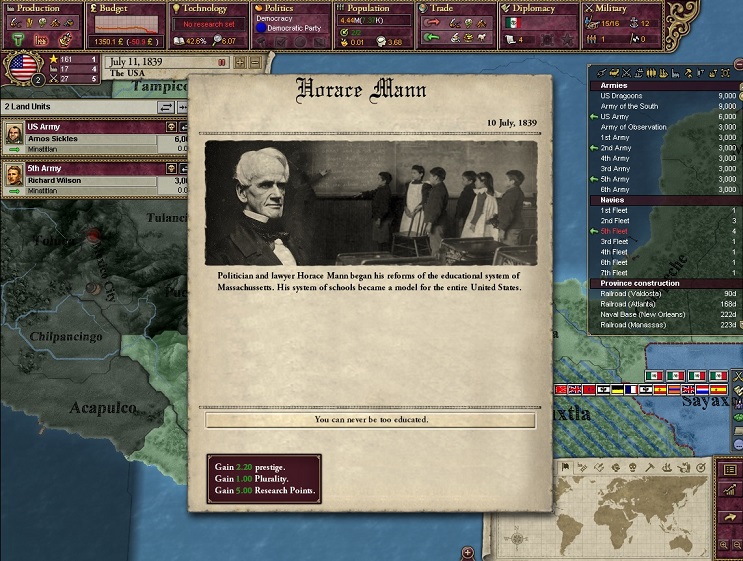The width and height of the screenshot is (743, 561).
Task: Open the Technology tab
Action: pyautogui.click(x=206, y=8)
